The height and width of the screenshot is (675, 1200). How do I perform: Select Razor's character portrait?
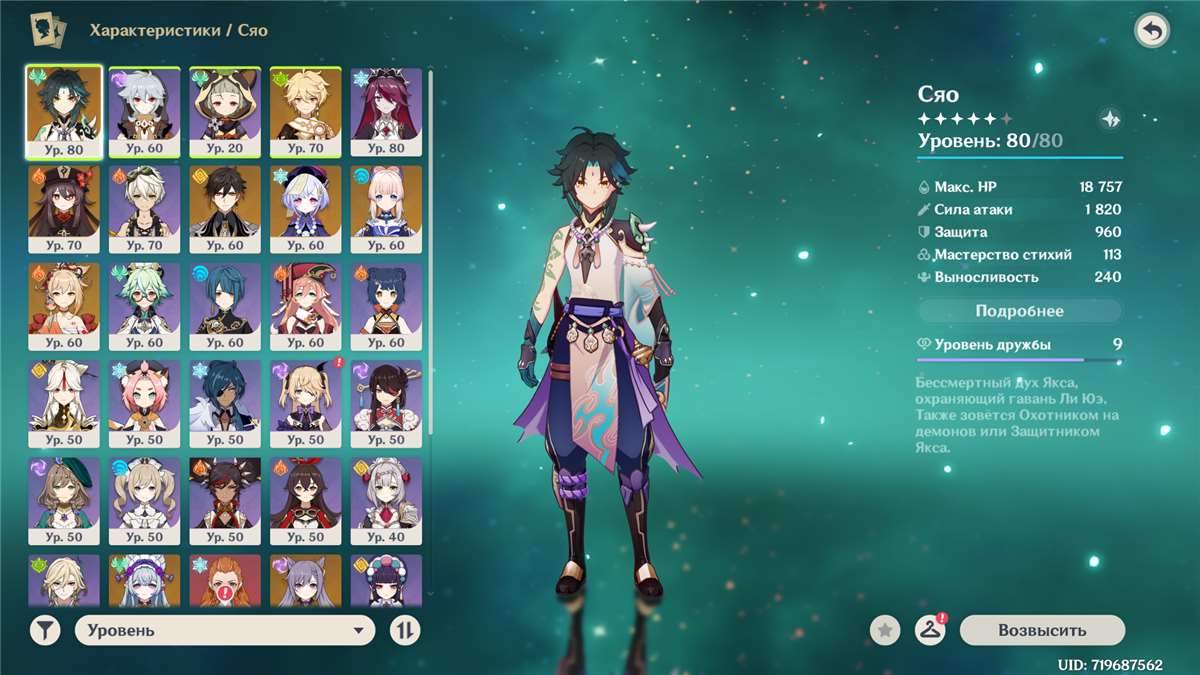(144, 112)
